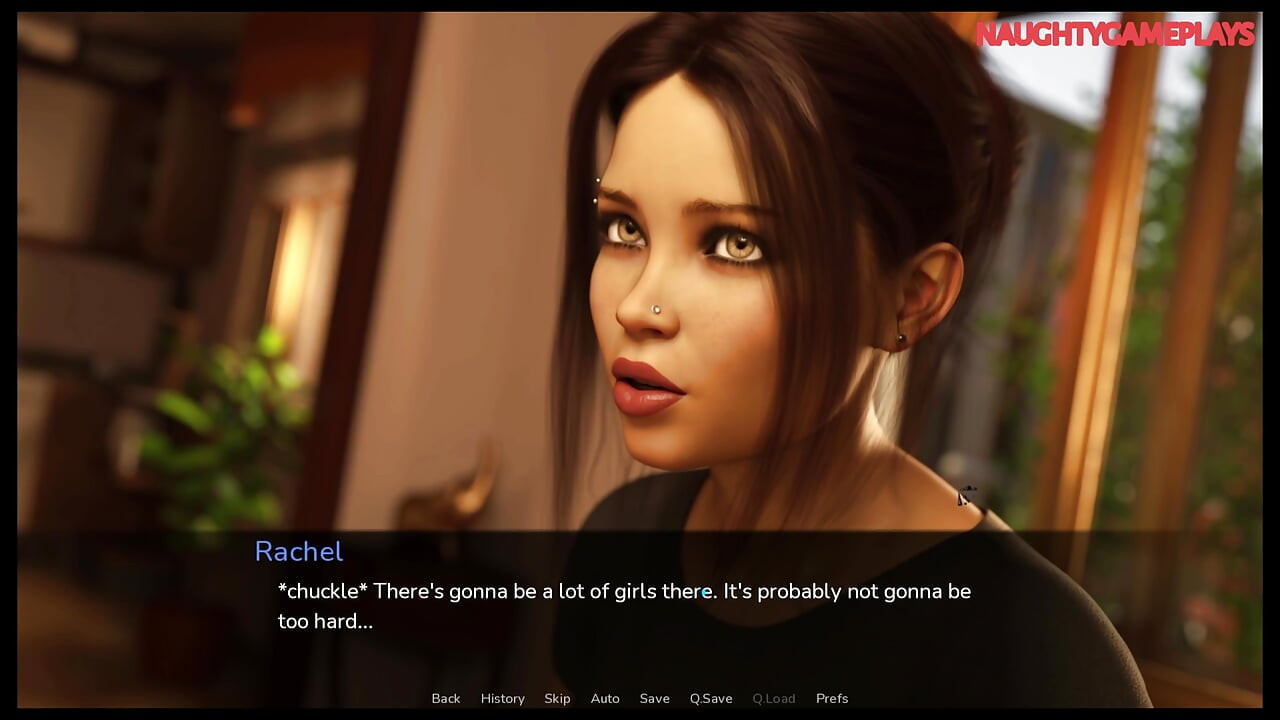Advance Rachel's dialogue text box
This screenshot has height=720, width=1280.
point(624,606)
